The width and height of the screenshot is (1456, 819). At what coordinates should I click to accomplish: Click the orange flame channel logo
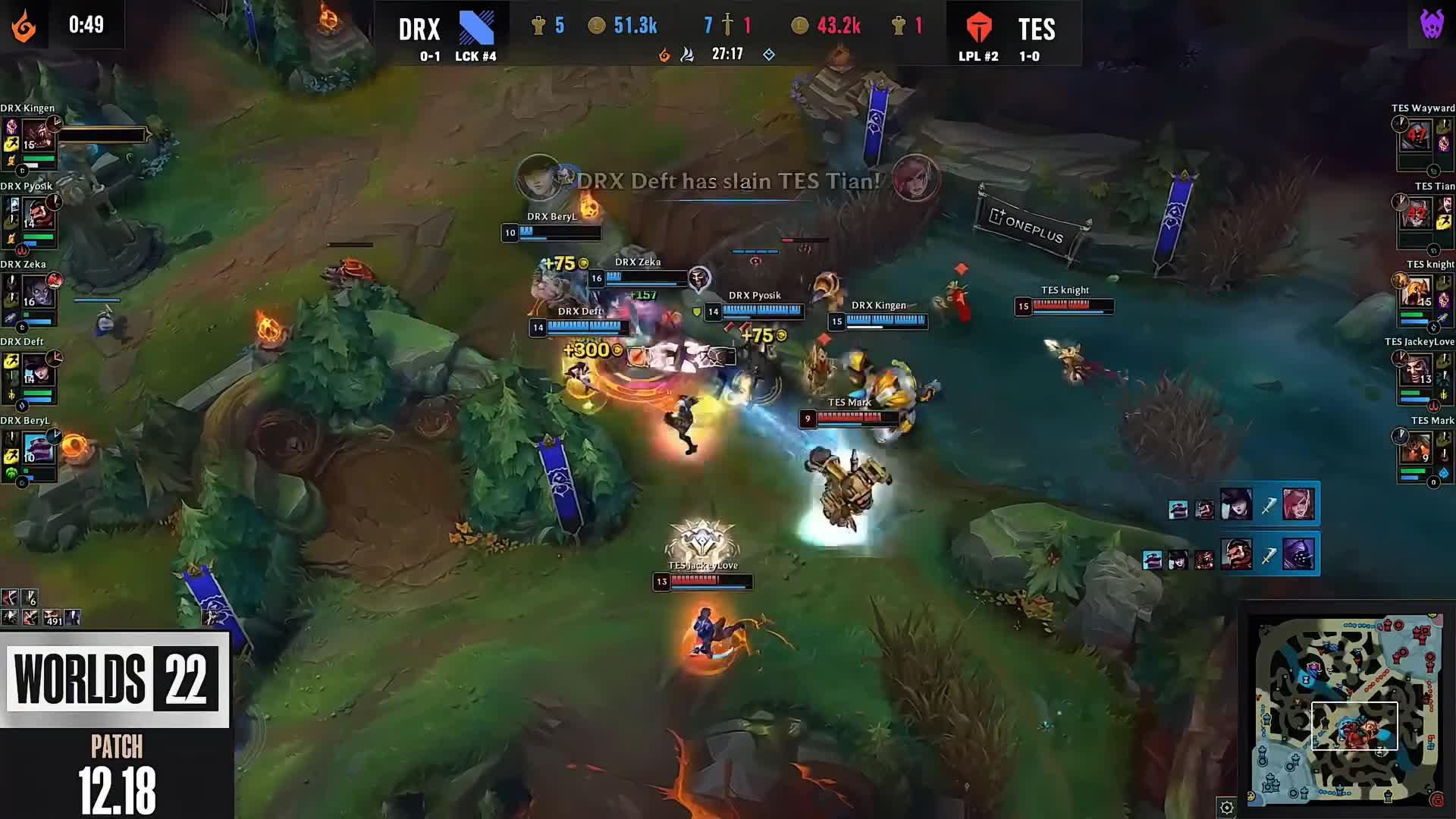coord(24,26)
